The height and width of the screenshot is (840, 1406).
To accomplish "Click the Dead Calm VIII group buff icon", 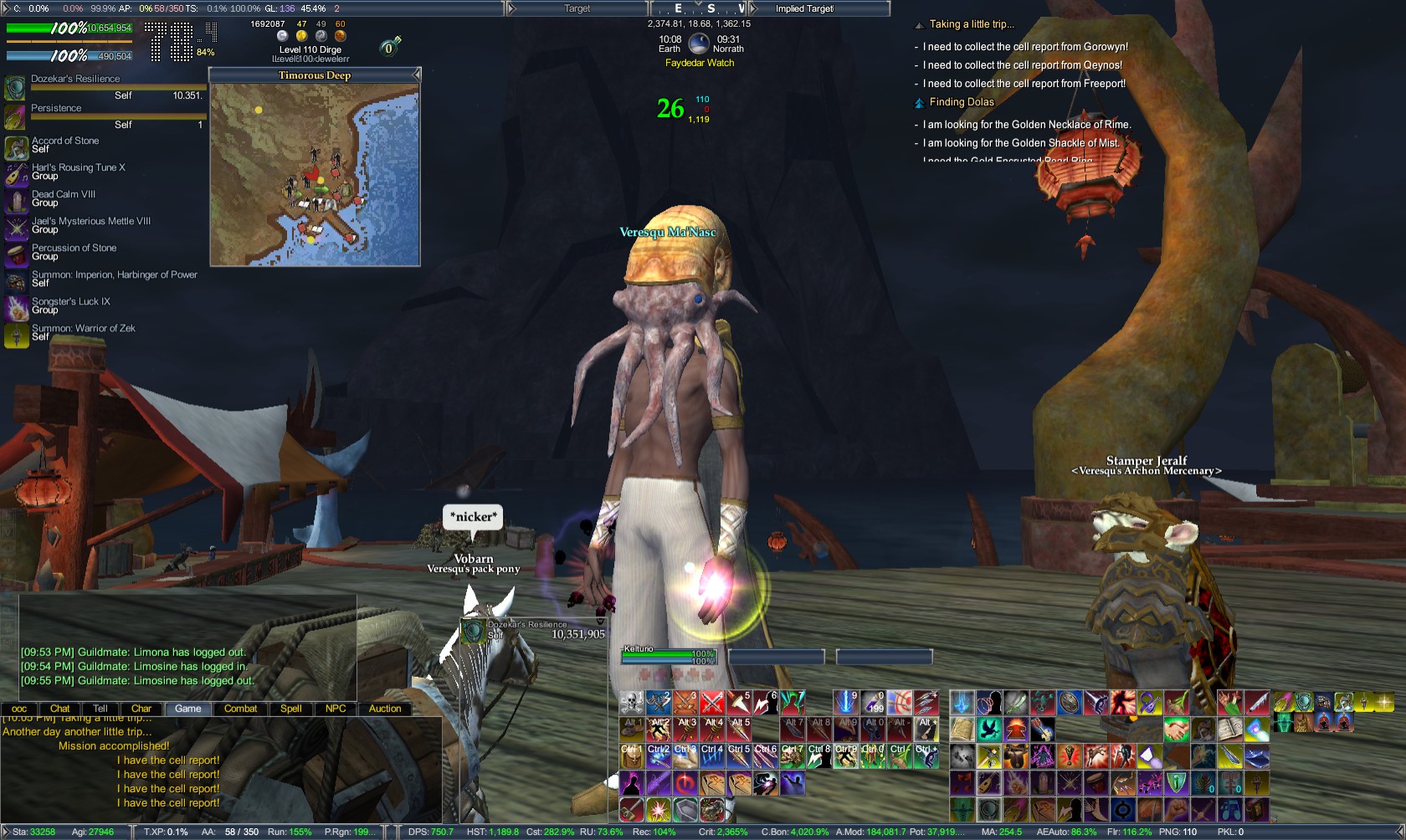I will click(17, 200).
